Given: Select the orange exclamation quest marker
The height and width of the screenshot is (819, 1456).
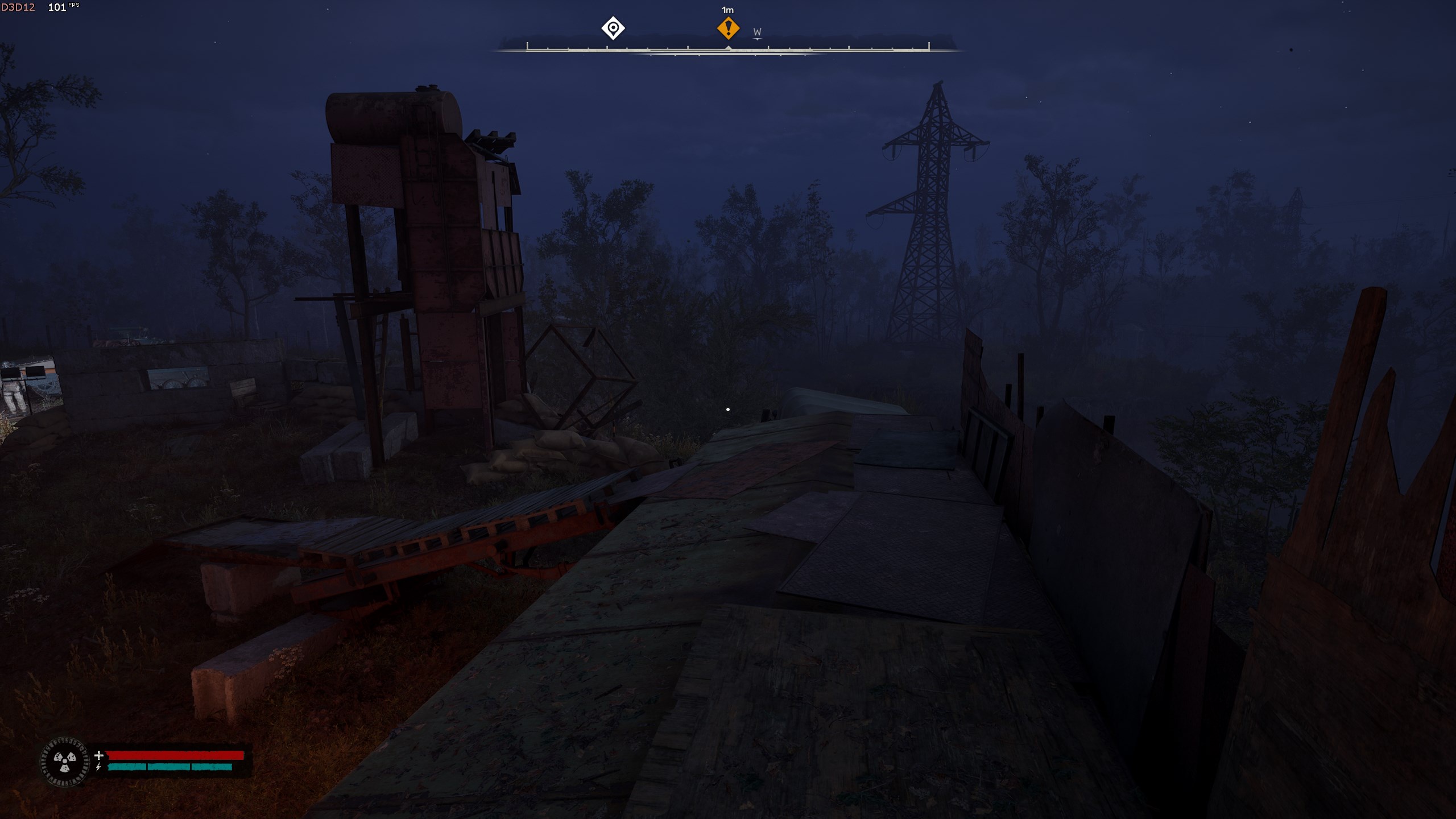Looking at the screenshot, I should pos(728,28).
